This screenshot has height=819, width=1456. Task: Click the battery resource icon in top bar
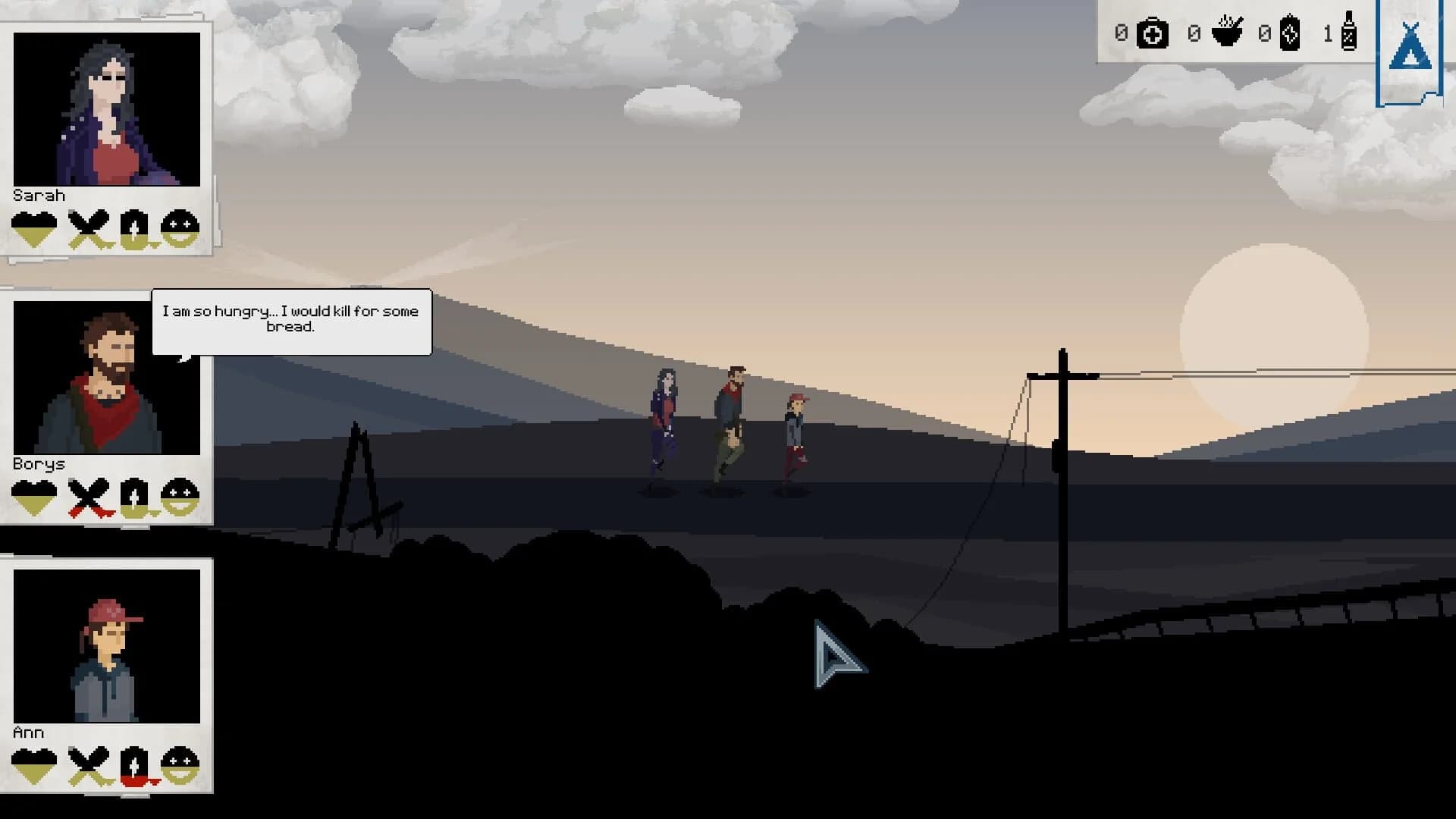click(x=1292, y=33)
